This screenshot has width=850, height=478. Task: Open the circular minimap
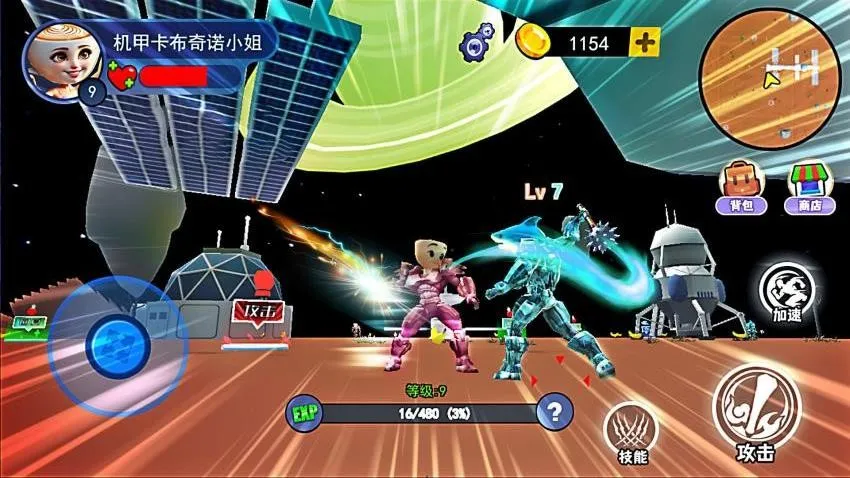pos(770,79)
